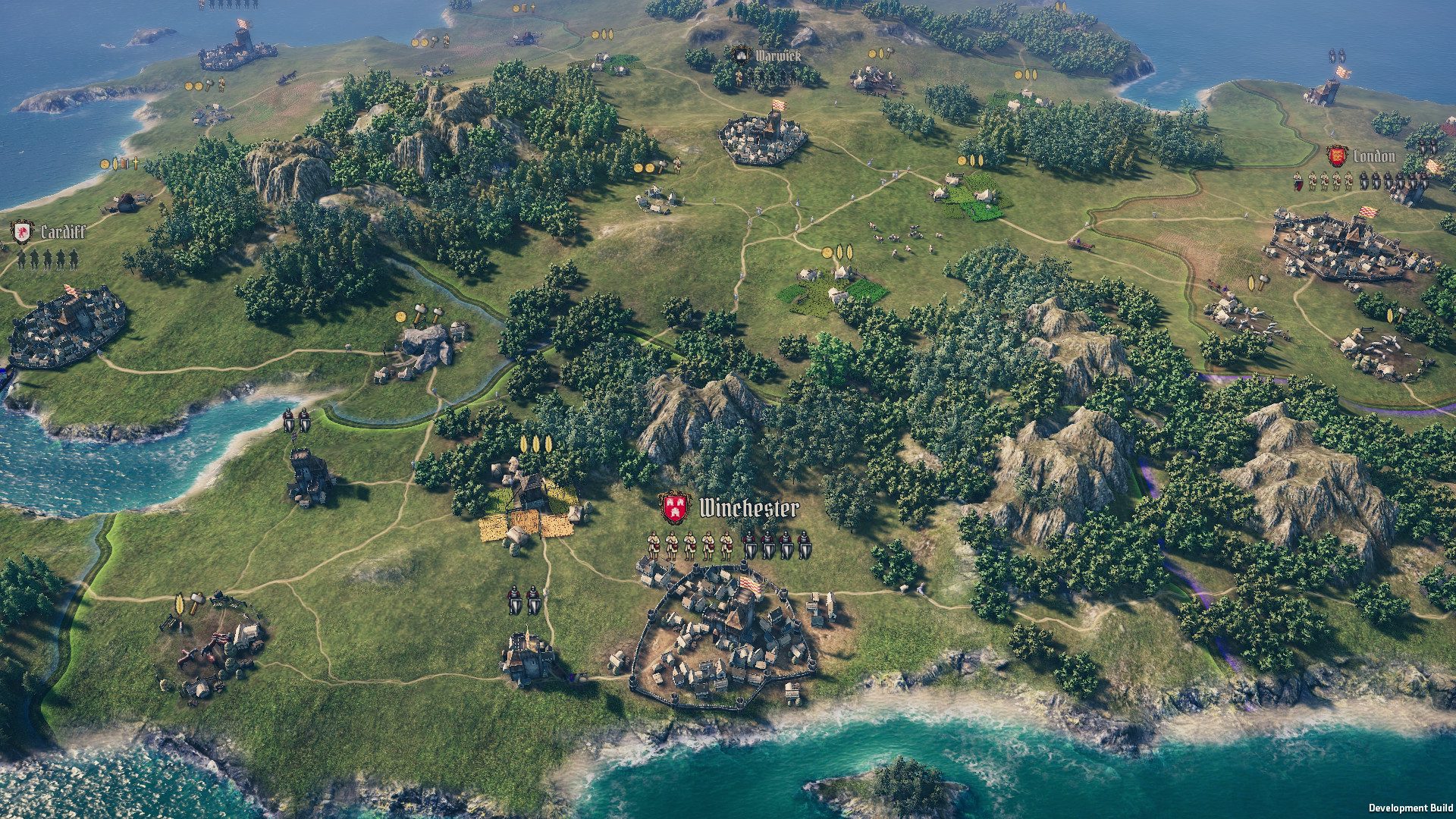This screenshot has width=1456, height=819.
Task: Select the cross icon near the Cardiff shoreline
Action: (135, 164)
